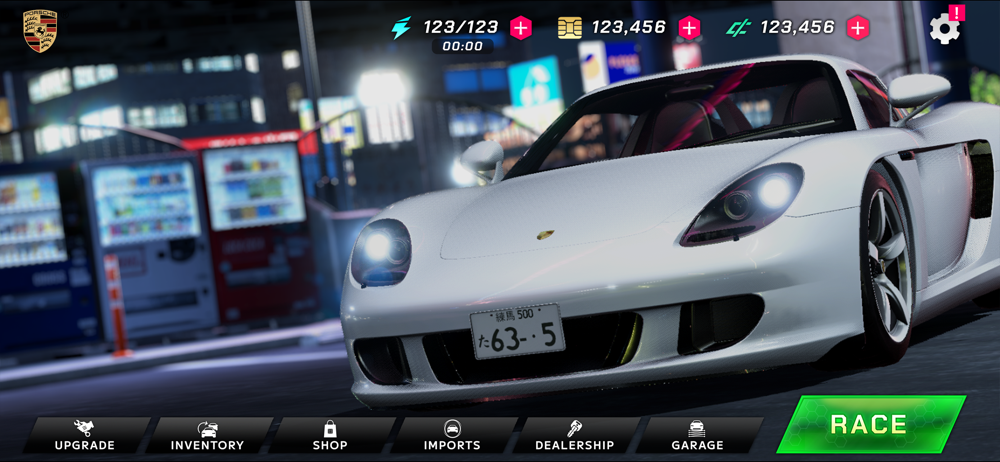Image resolution: width=1000 pixels, height=462 pixels.
Task: Open the Upgrade menu
Action: (85, 436)
